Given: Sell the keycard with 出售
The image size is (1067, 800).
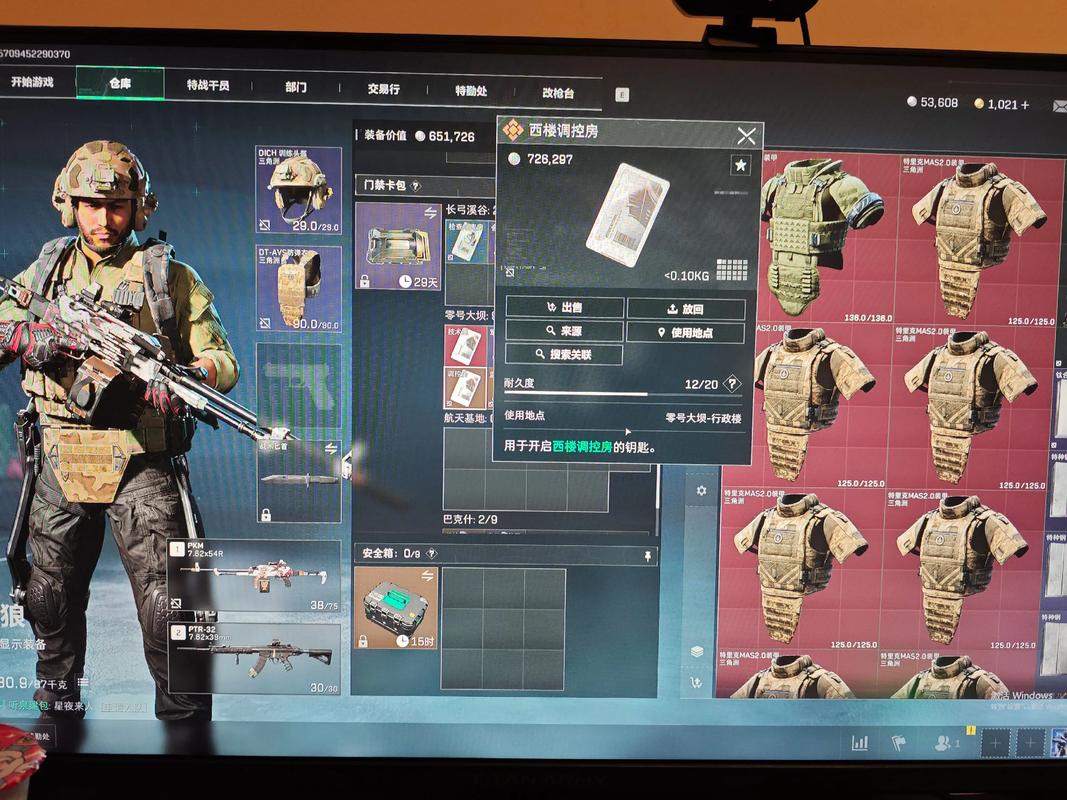Looking at the screenshot, I should pos(565,308).
